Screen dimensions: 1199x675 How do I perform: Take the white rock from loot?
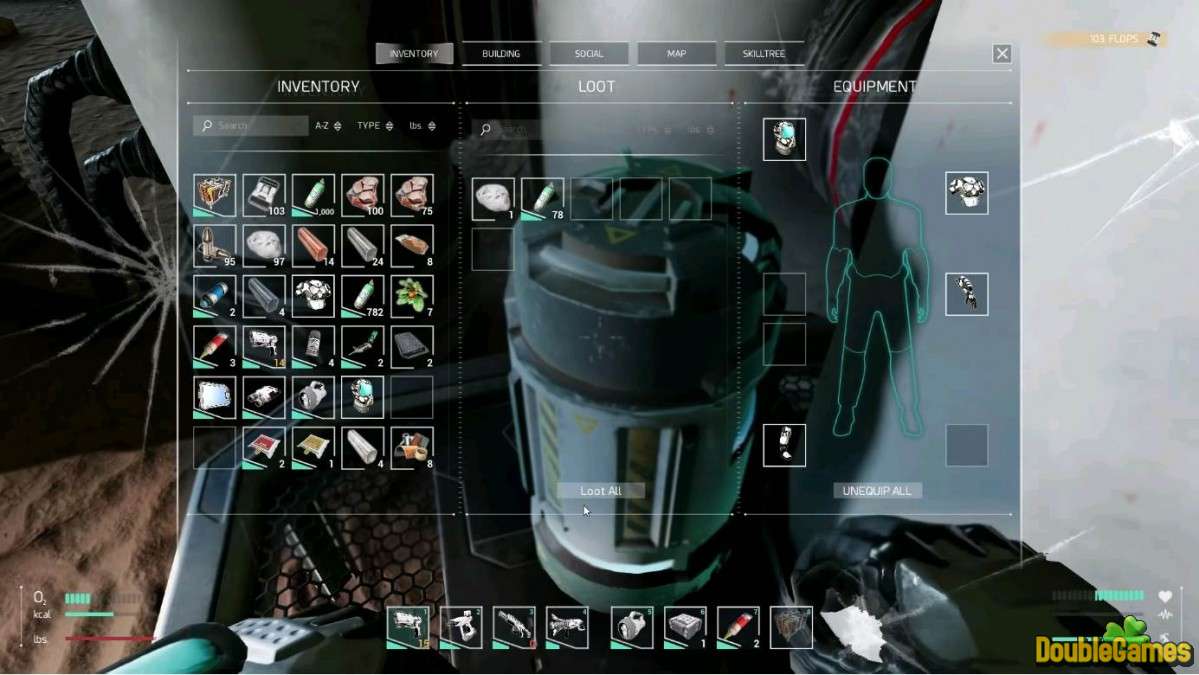point(493,198)
